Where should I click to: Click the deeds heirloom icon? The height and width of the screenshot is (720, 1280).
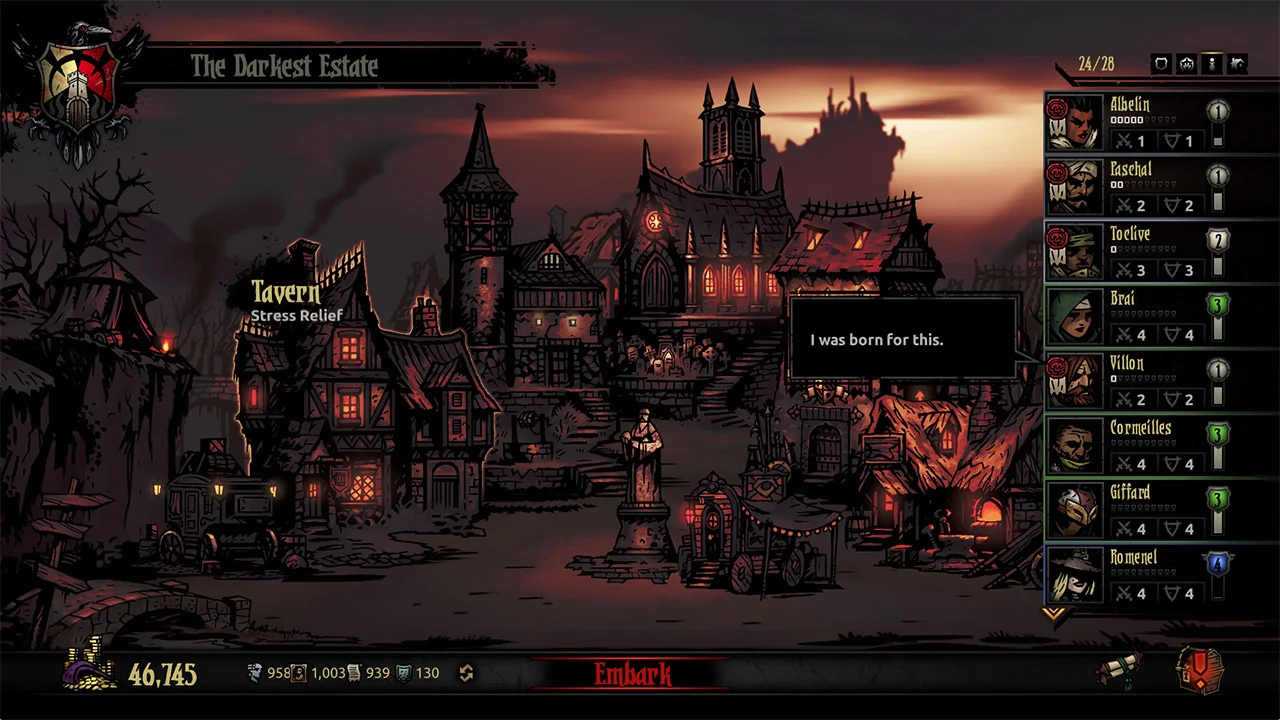353,672
